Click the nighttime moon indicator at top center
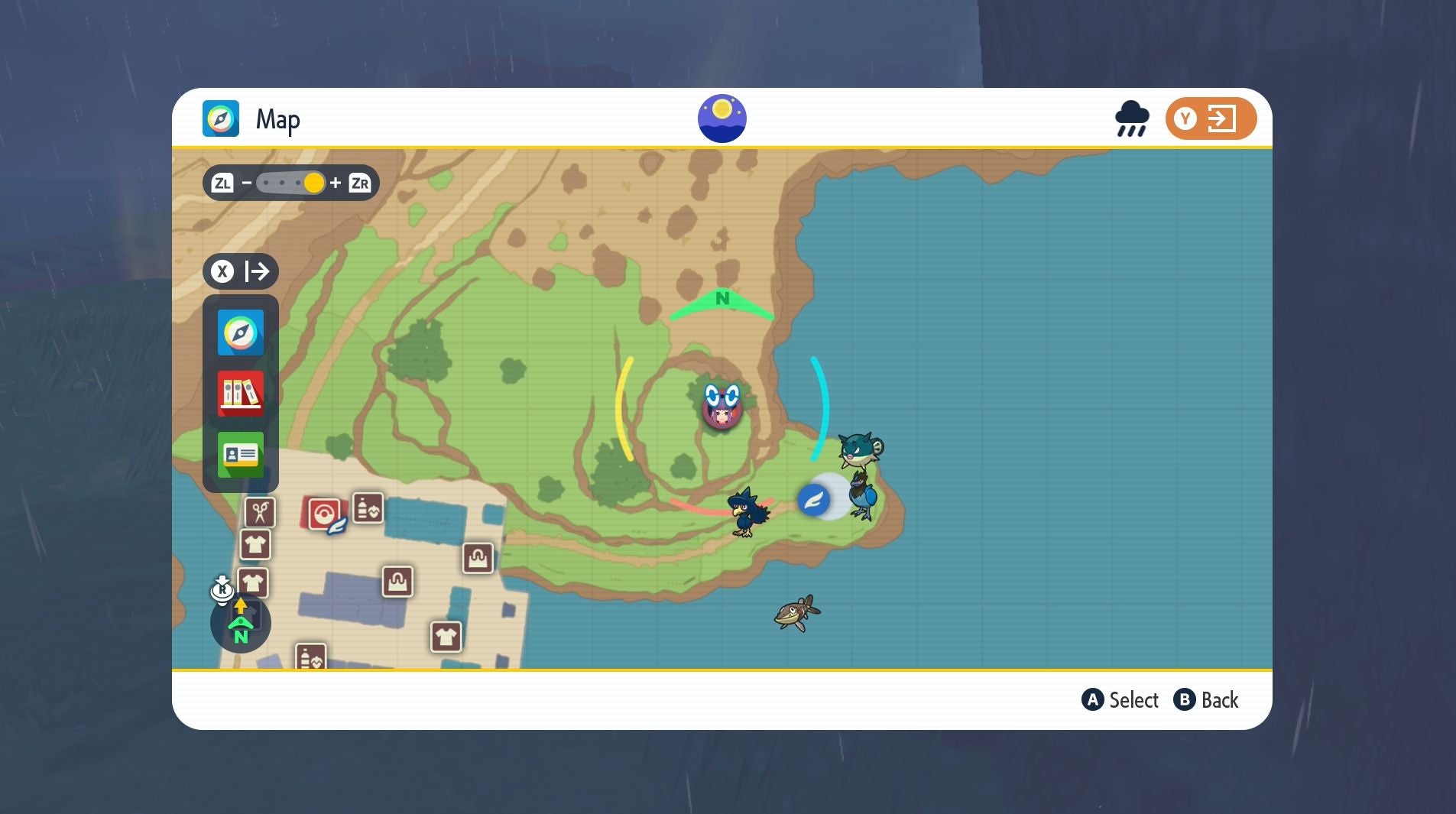The width and height of the screenshot is (1456, 814). 722,117
